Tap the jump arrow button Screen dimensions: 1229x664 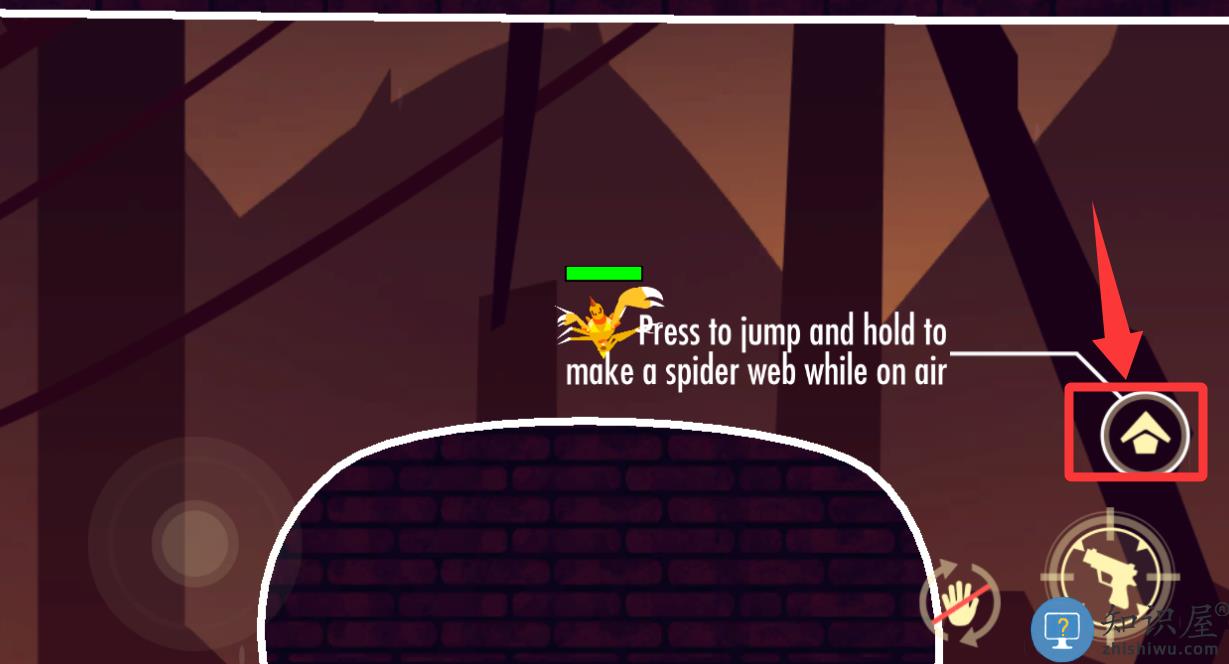(1145, 435)
